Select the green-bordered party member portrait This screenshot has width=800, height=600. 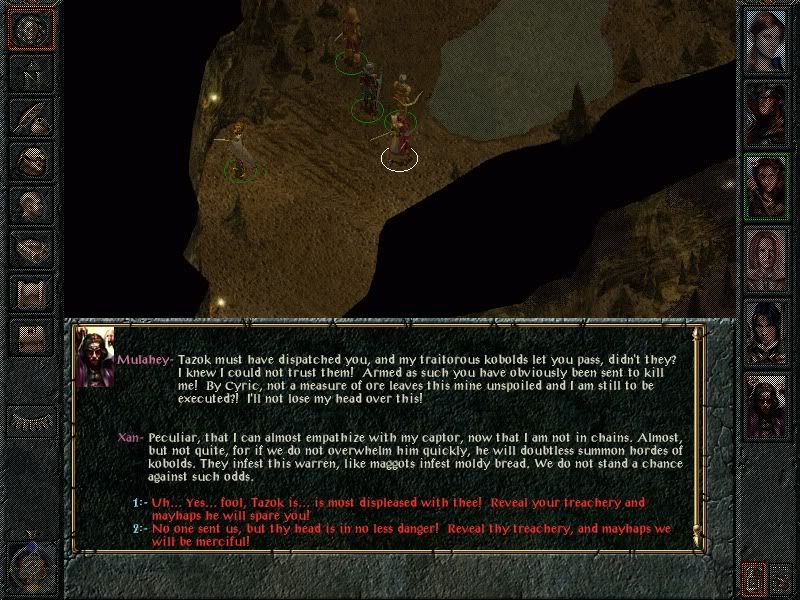(766, 187)
